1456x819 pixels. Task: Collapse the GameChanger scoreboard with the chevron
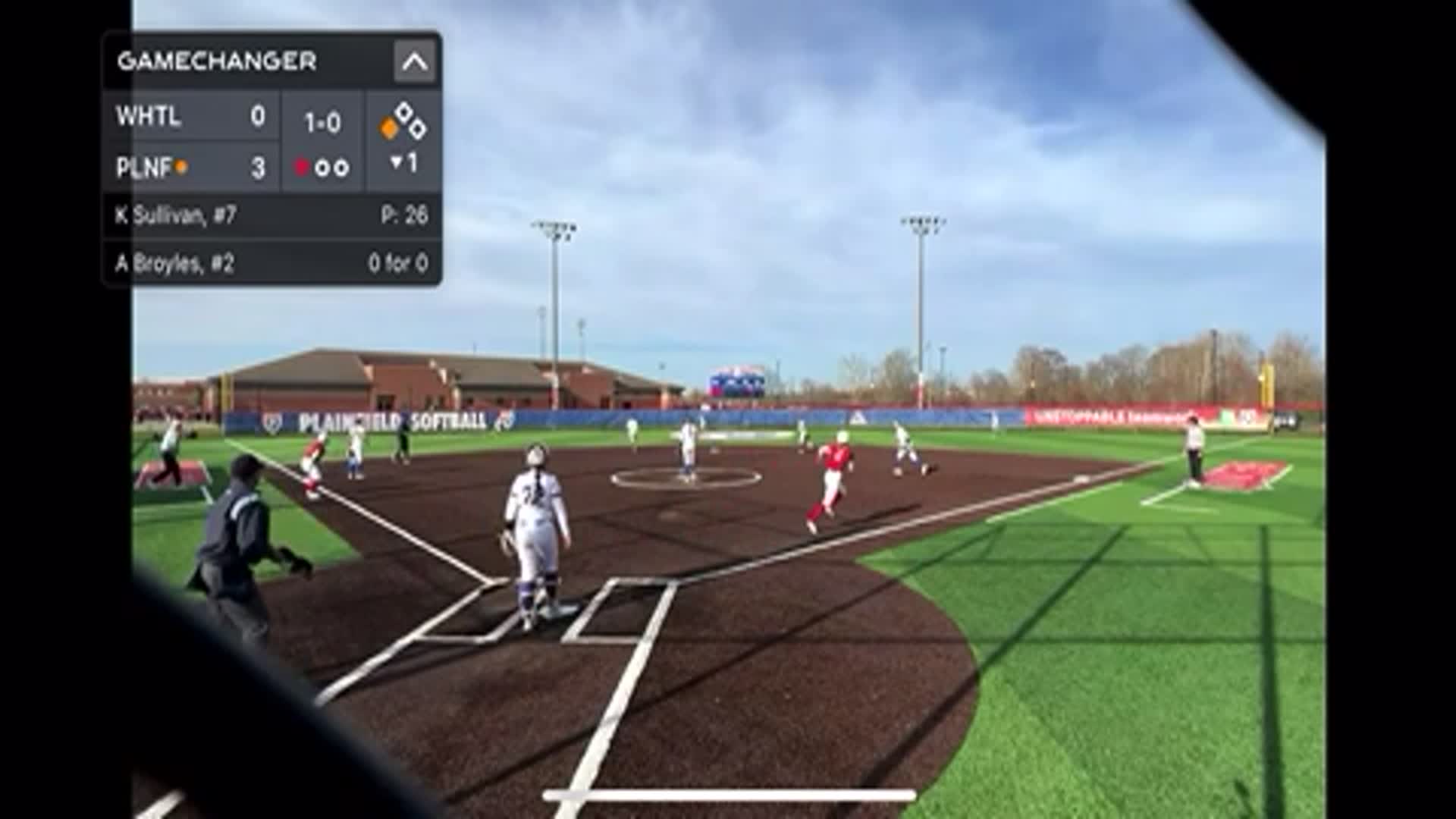point(414,61)
